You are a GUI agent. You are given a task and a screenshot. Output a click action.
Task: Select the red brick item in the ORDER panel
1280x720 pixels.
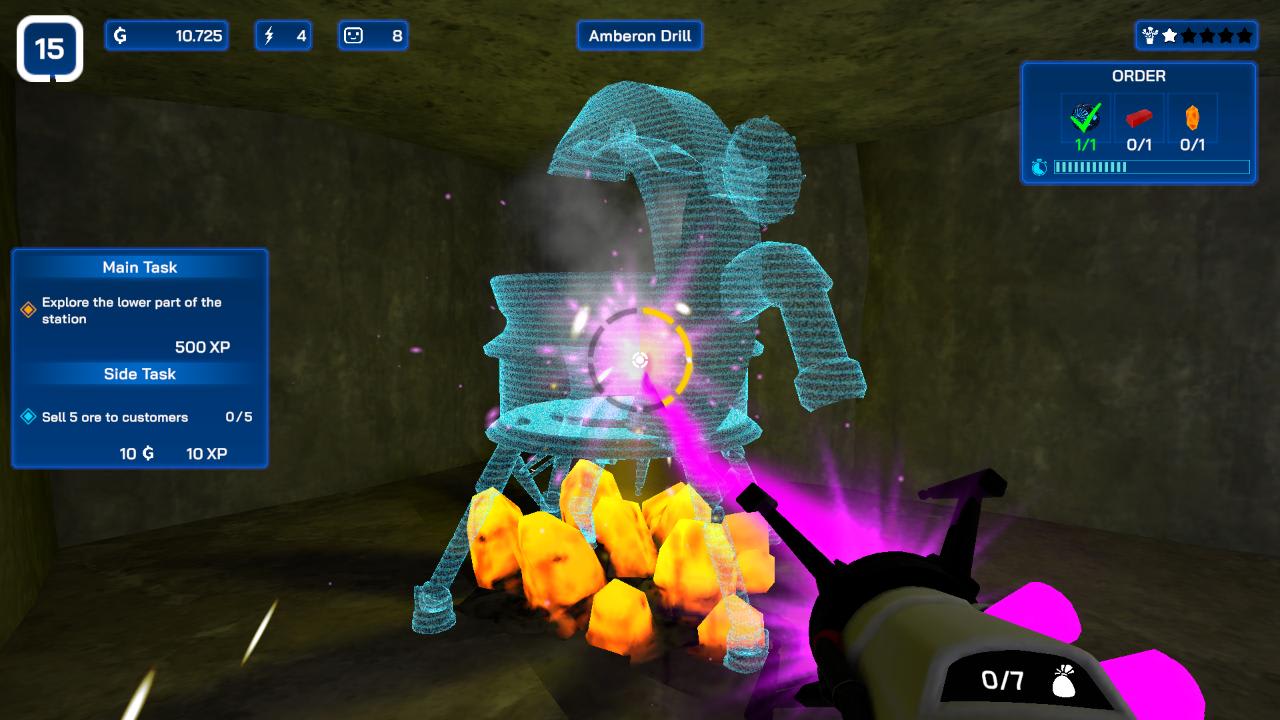click(1139, 118)
